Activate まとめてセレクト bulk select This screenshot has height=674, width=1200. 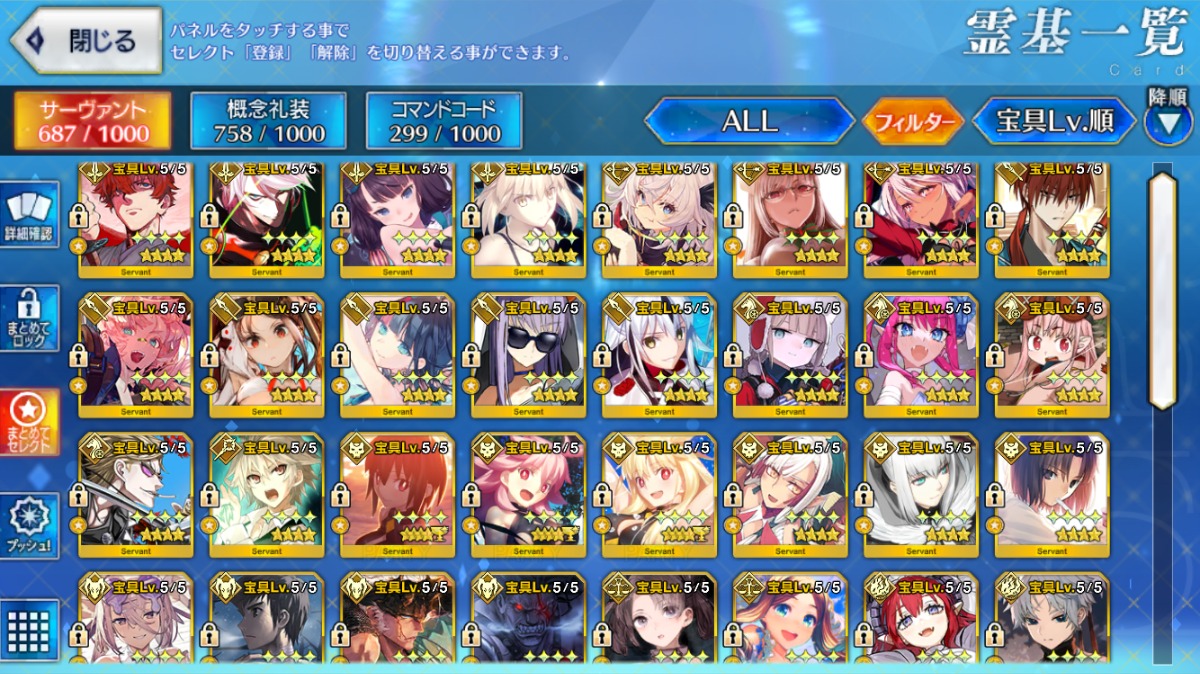pyautogui.click(x=30, y=422)
